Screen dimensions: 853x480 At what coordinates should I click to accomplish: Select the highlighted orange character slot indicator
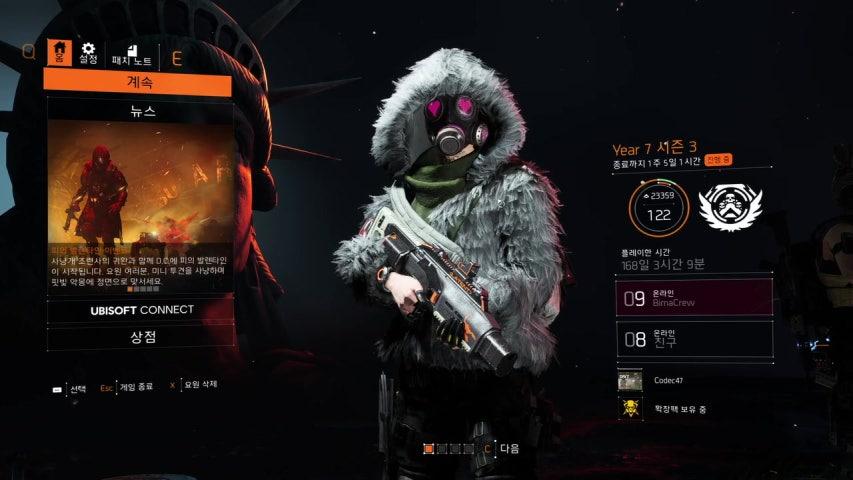[x=429, y=449]
